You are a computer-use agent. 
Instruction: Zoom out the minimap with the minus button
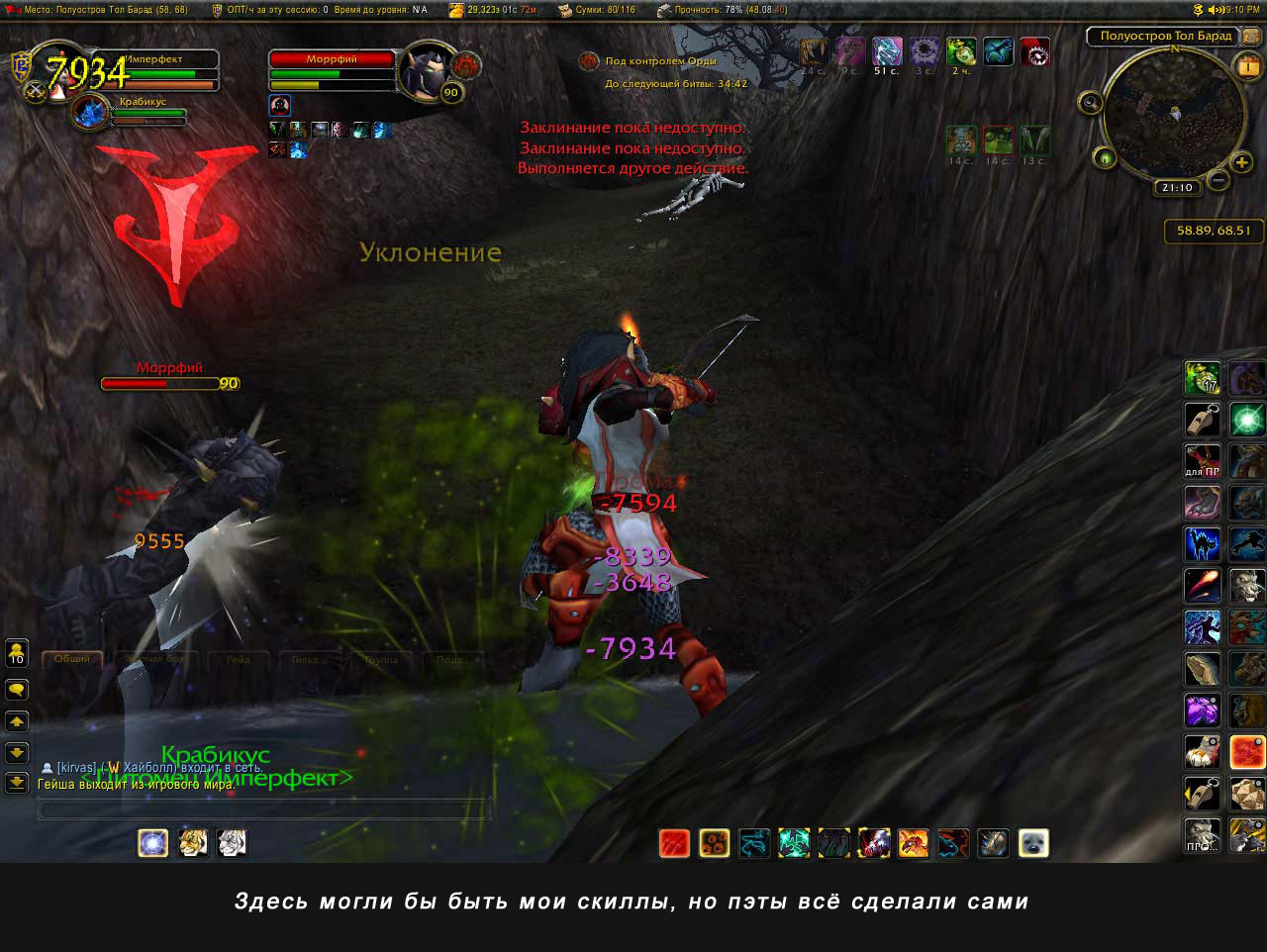point(1218,180)
